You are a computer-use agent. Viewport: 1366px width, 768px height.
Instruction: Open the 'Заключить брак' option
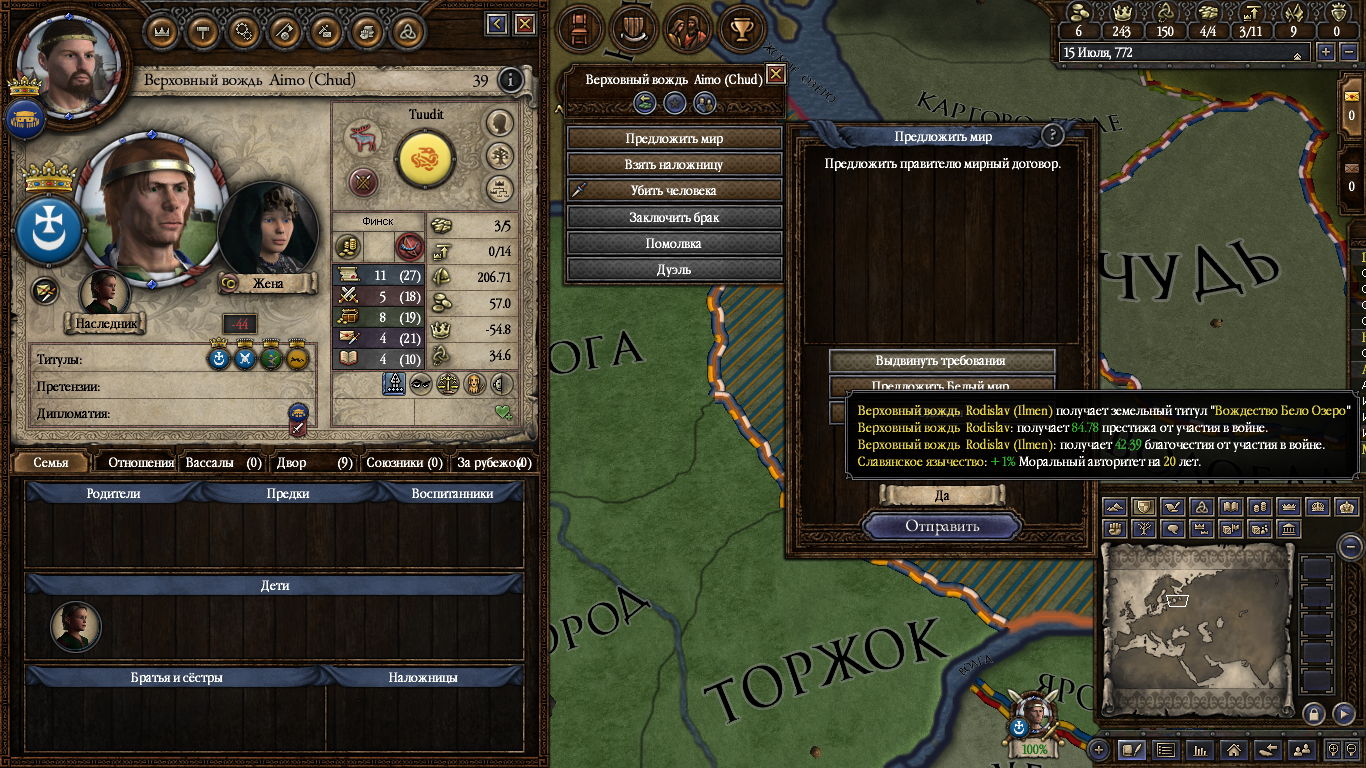click(x=674, y=217)
